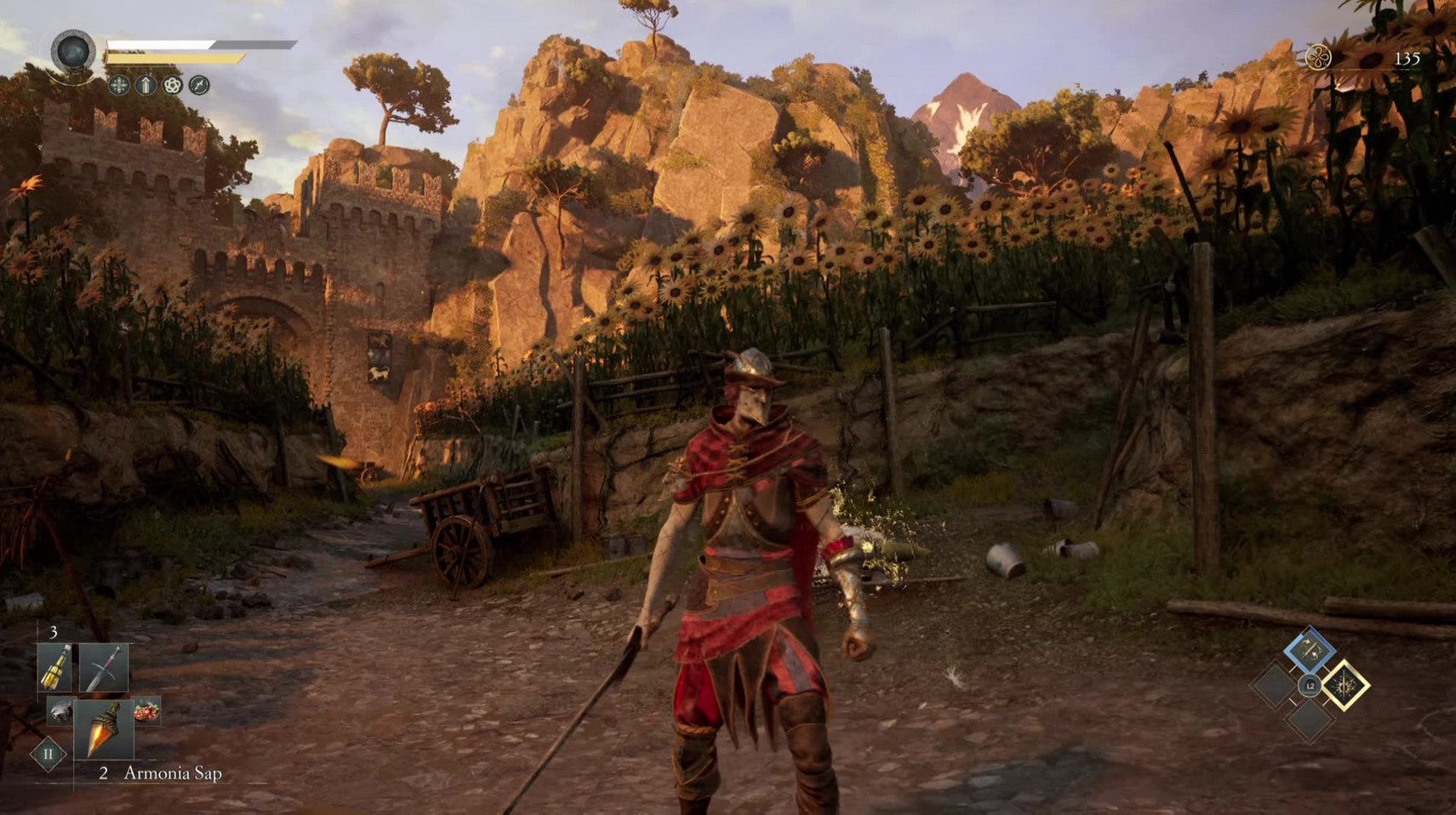
Task: Activate the gold-framed burst skill
Action: (1345, 685)
